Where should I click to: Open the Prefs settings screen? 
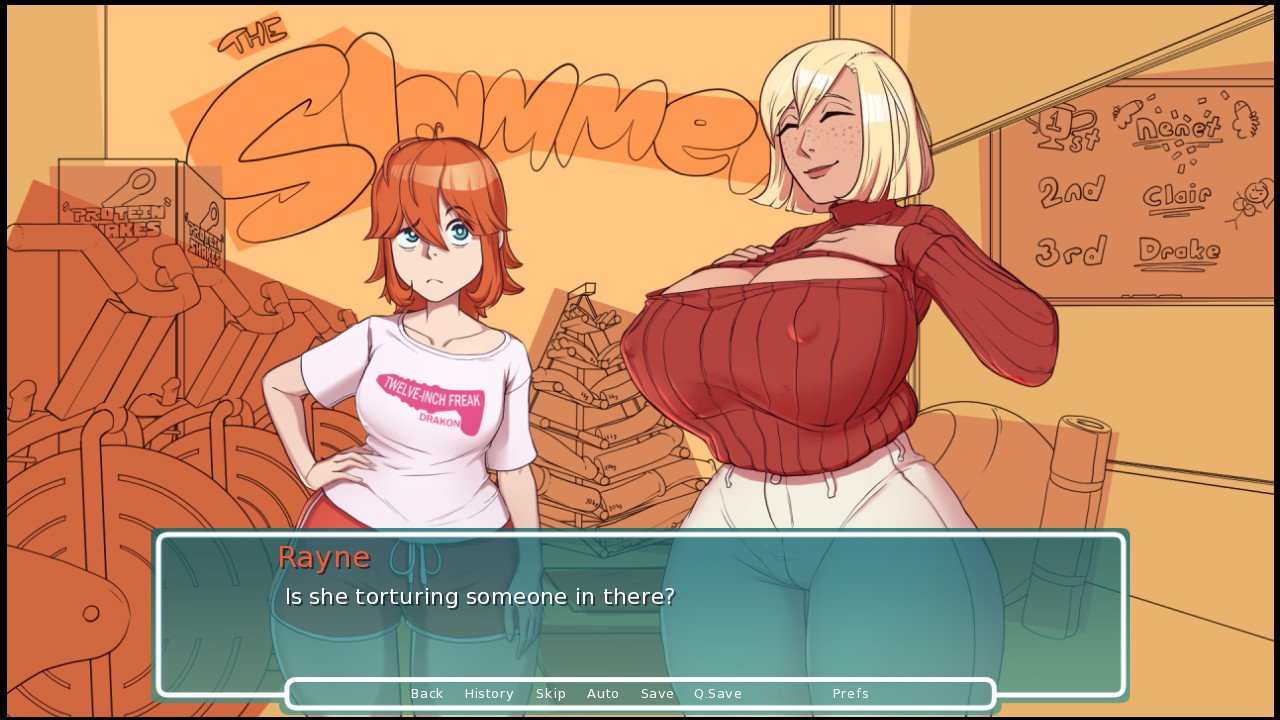pos(850,693)
